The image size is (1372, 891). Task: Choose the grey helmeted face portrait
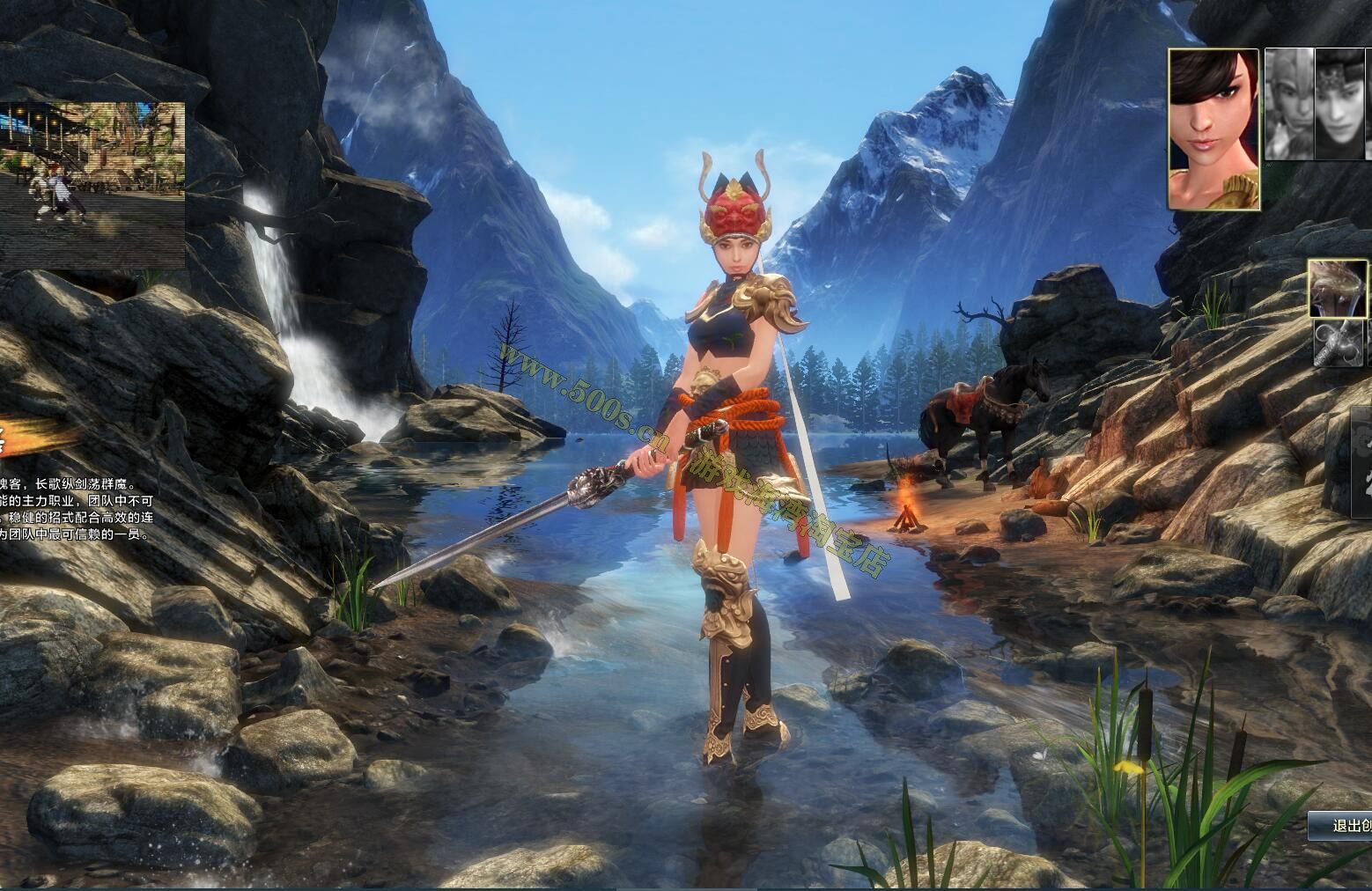(x=1289, y=104)
